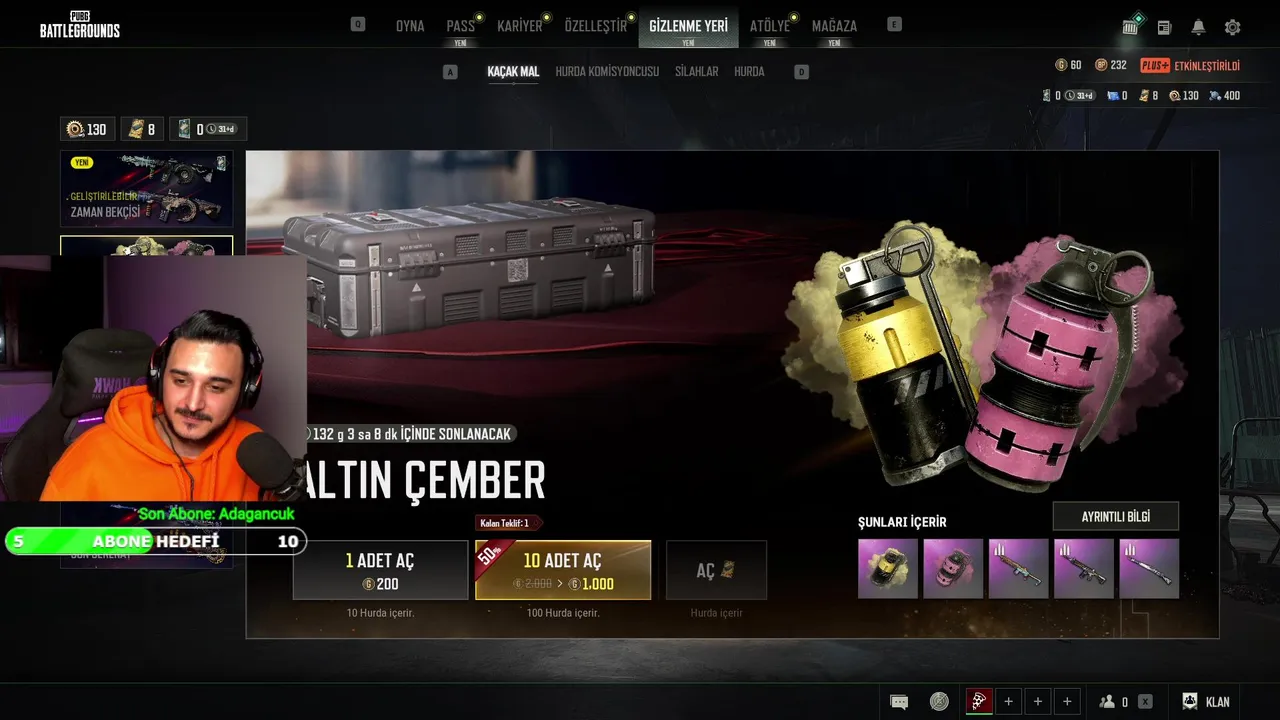Screen dimensions: 1280x720
Task: Open the settings gear icon
Action: click(x=1232, y=27)
